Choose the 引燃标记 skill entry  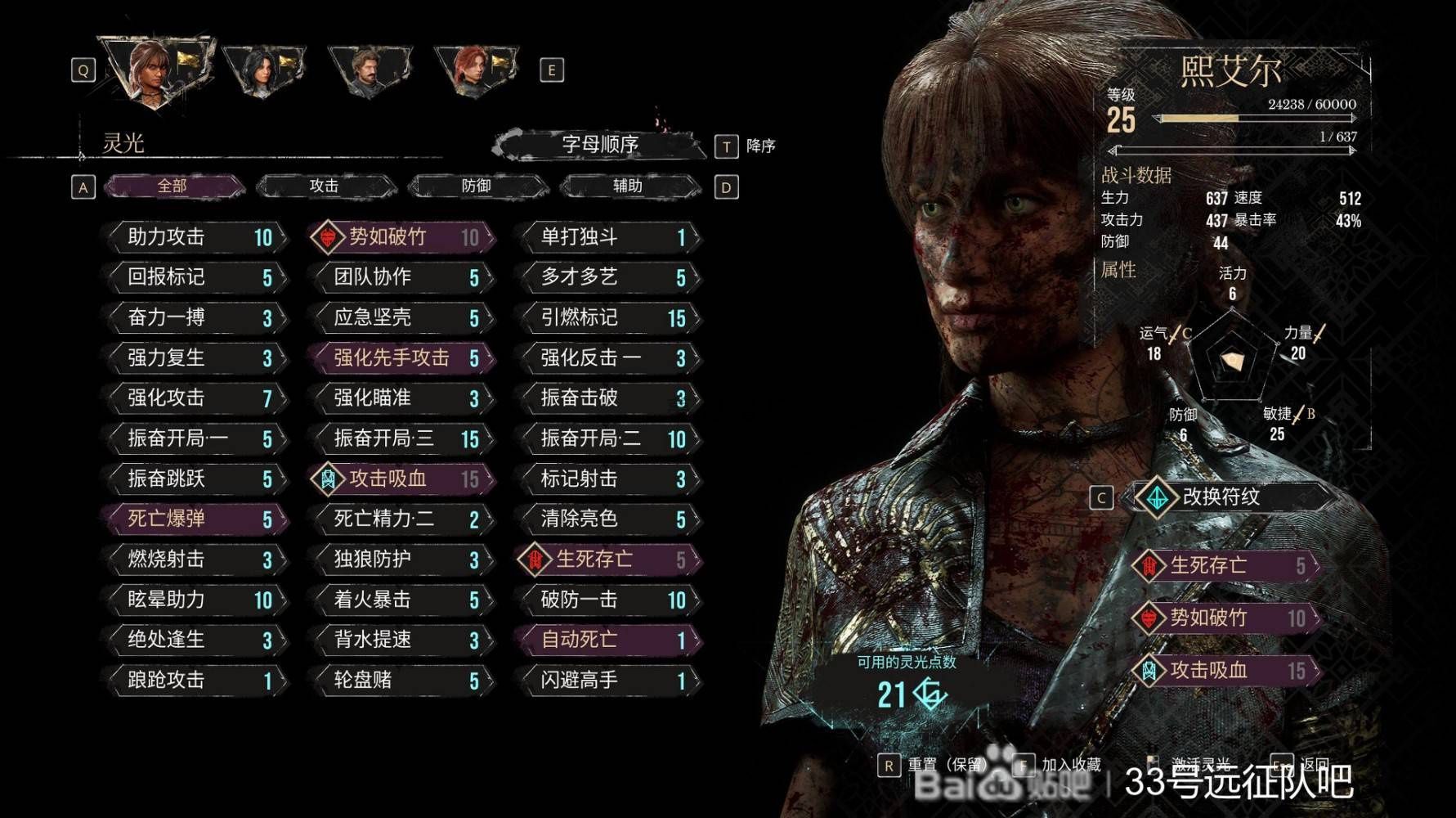(611, 317)
